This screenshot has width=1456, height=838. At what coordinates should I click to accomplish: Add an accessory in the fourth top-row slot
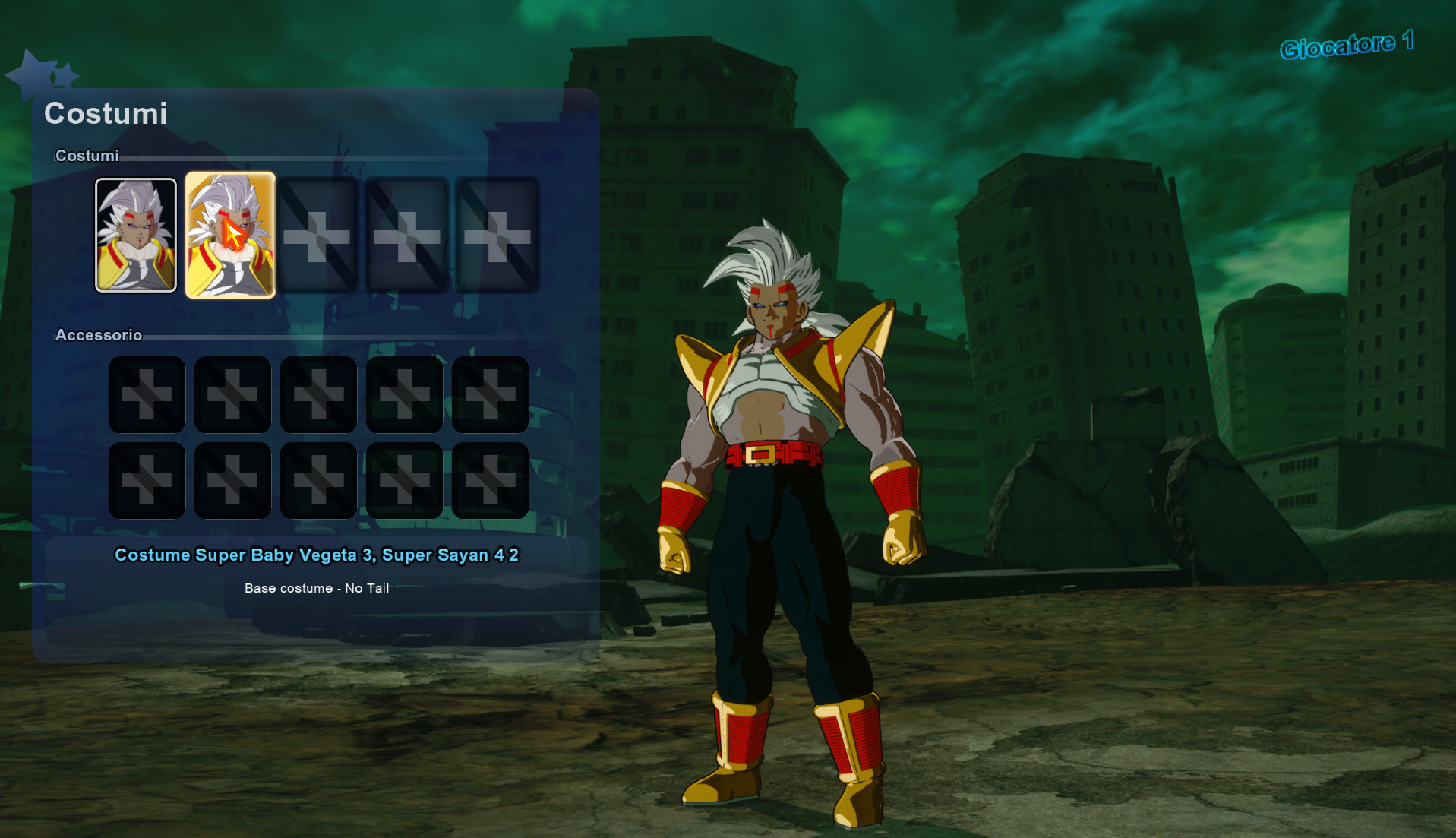pos(404,394)
